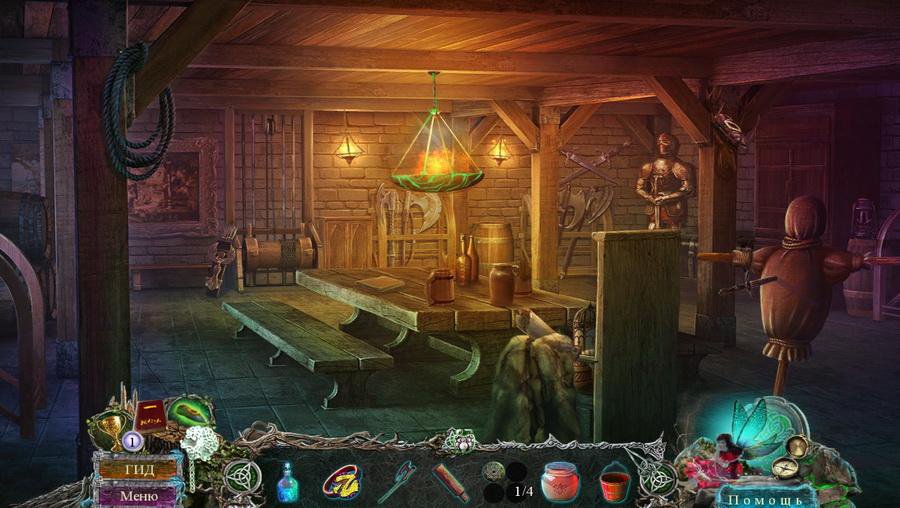This screenshot has height=508, width=900.
Task: Pick the red and yellow ring item
Action: [x=341, y=482]
